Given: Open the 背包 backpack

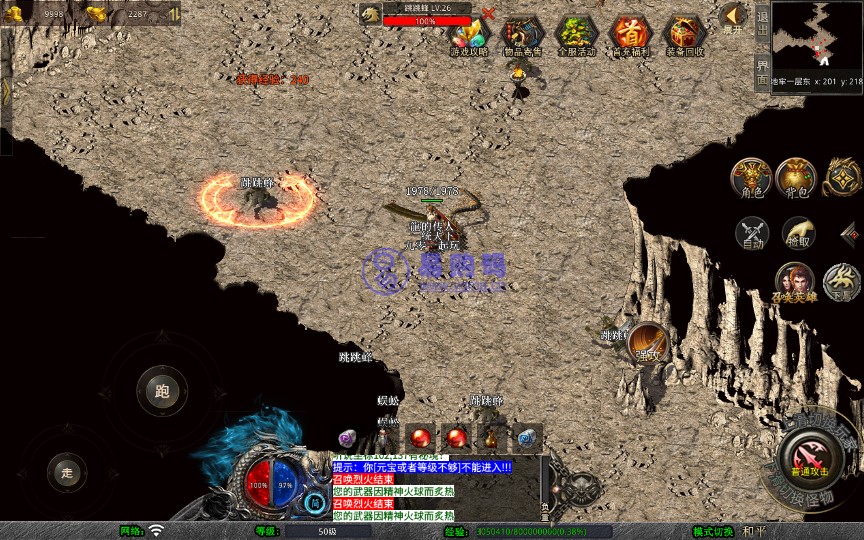Looking at the screenshot, I should (797, 176).
